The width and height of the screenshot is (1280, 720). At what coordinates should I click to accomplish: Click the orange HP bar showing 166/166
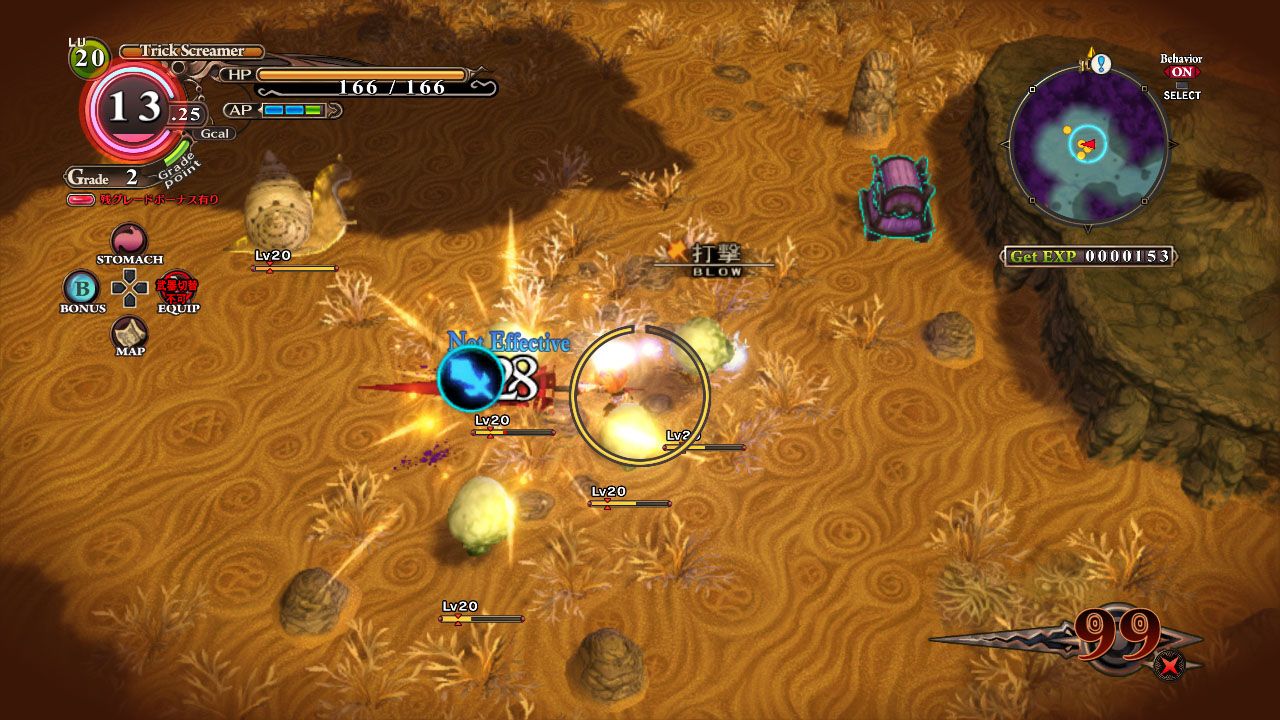pos(360,73)
